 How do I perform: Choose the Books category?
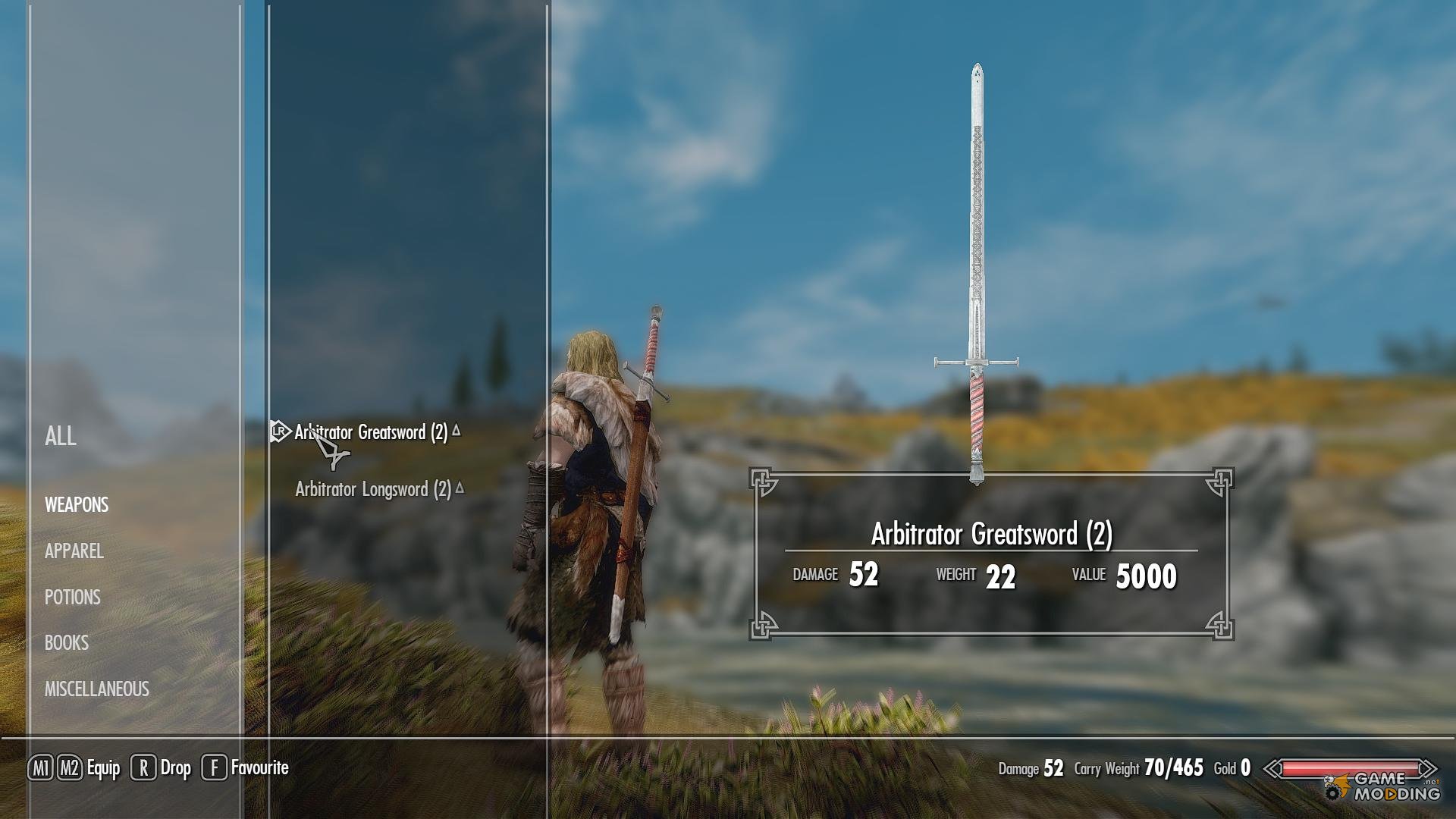67,643
